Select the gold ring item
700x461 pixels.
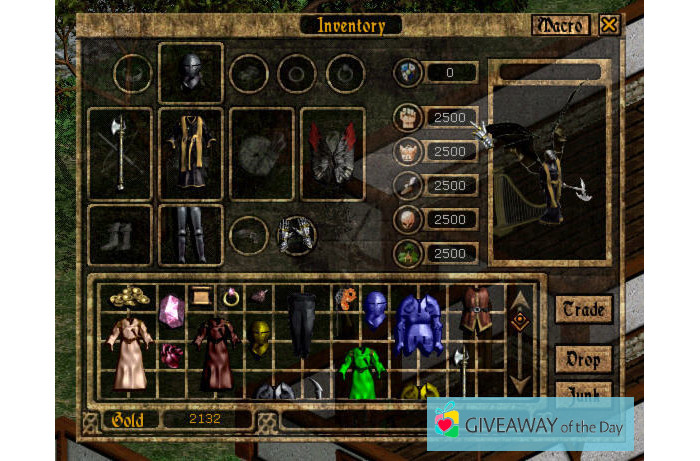pyautogui.click(x=231, y=296)
